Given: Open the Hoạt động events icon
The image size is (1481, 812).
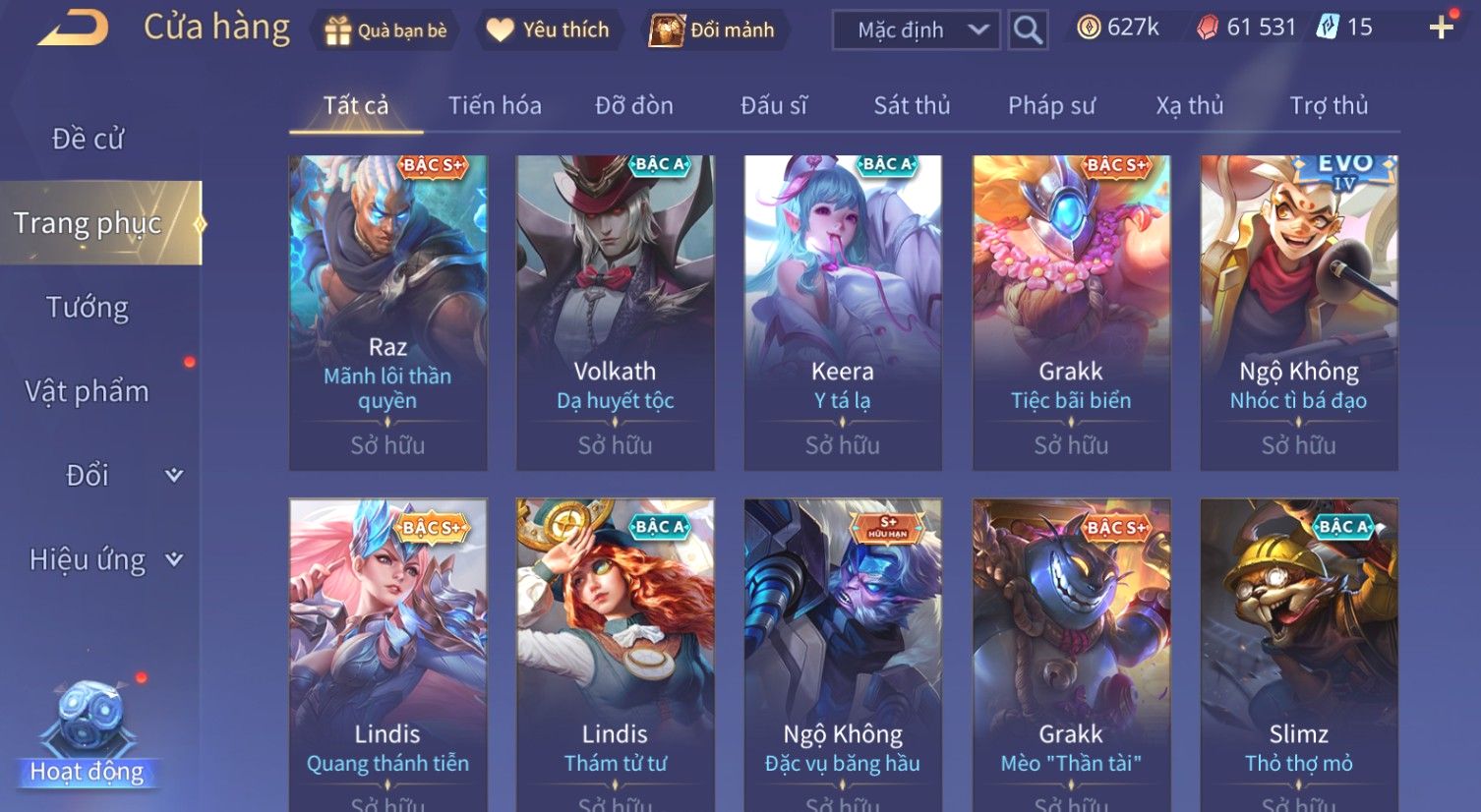Looking at the screenshot, I should 88,732.
